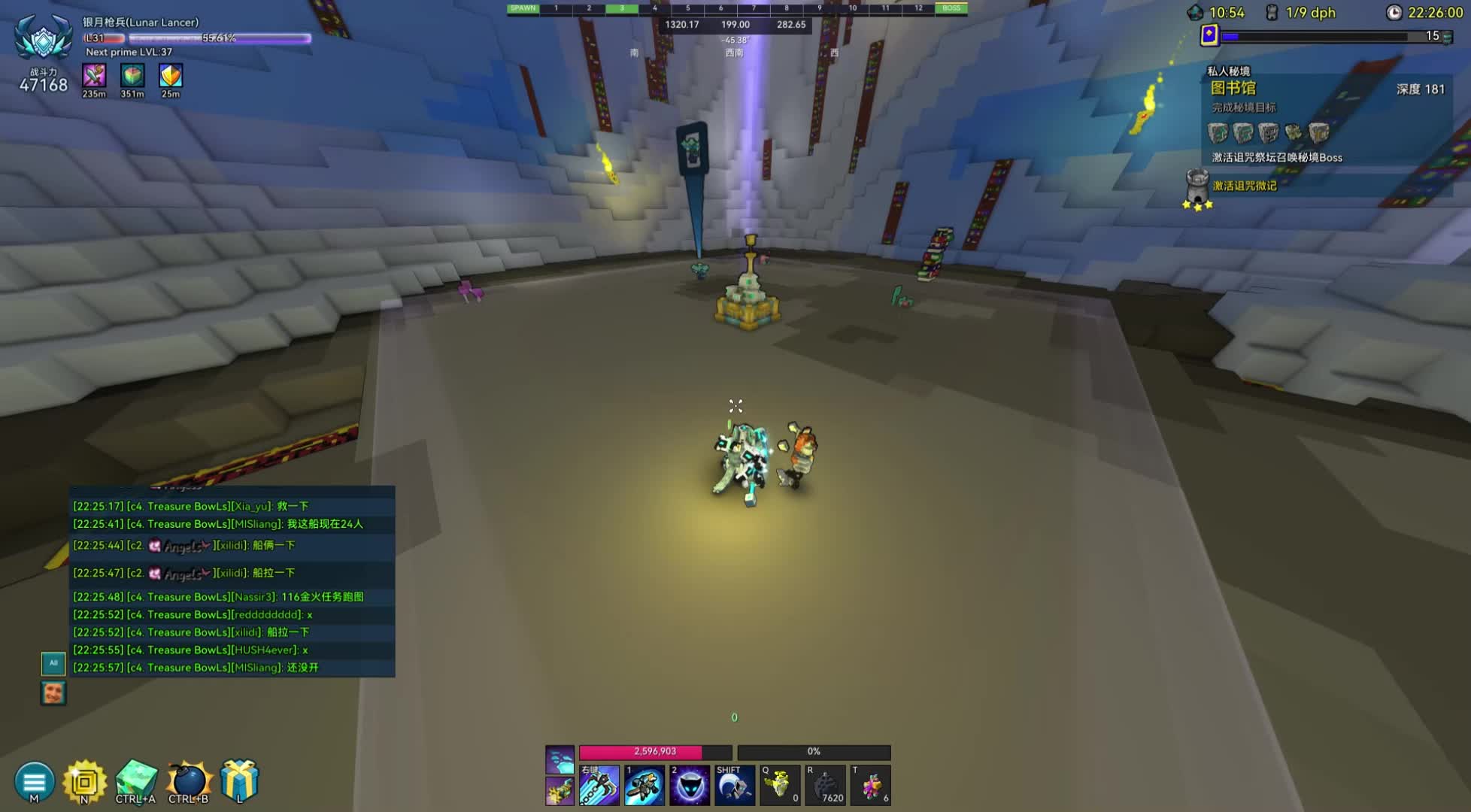The width and height of the screenshot is (1471, 812).
Task: Click the blue bomb icon
Action: pos(188,781)
